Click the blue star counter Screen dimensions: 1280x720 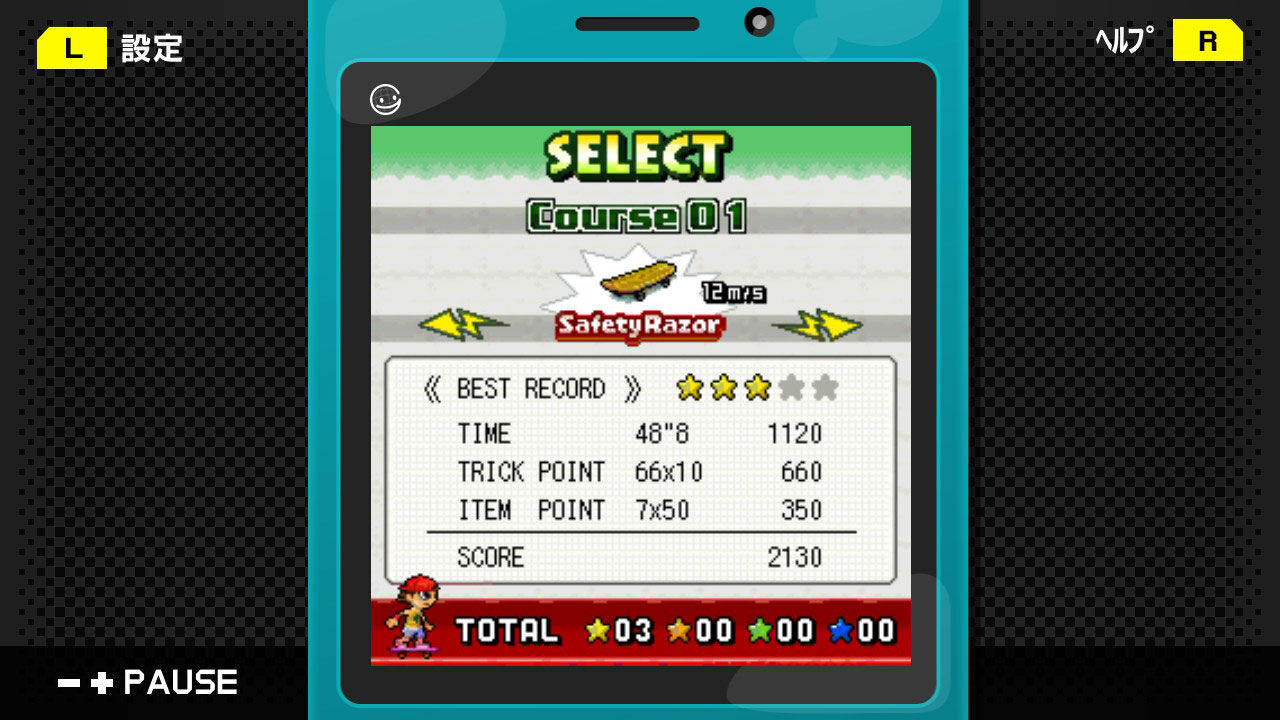tap(859, 632)
